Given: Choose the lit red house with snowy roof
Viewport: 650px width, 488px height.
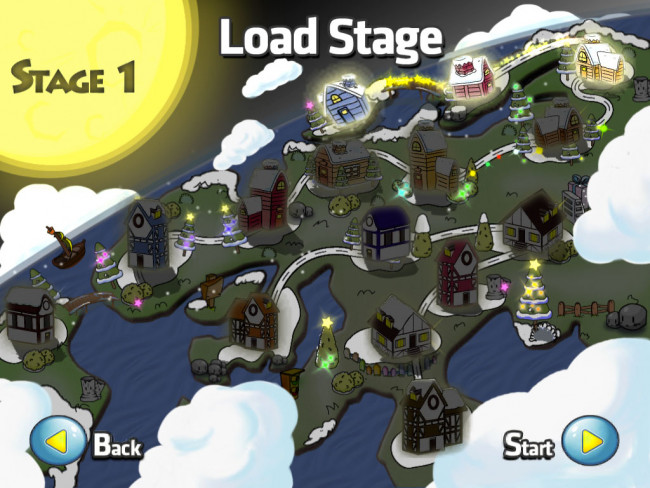Looking at the screenshot, I should pyautogui.click(x=467, y=76).
